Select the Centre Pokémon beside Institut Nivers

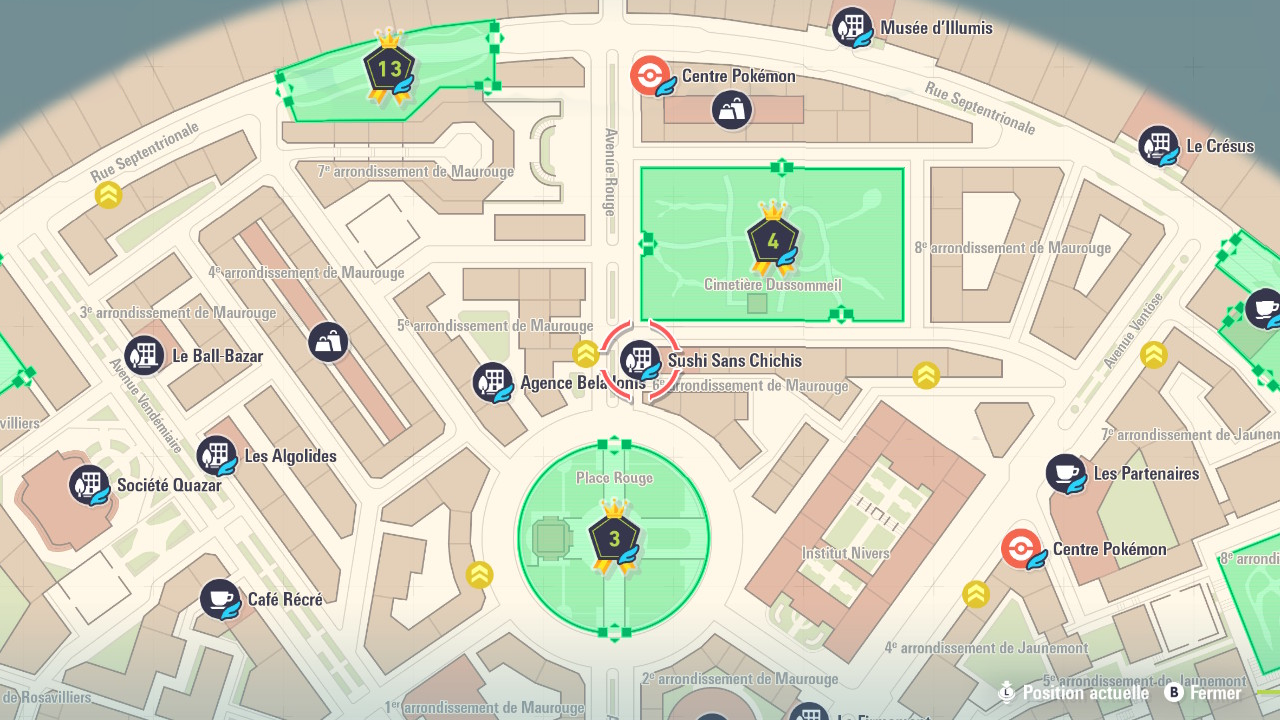pyautogui.click(x=1021, y=549)
